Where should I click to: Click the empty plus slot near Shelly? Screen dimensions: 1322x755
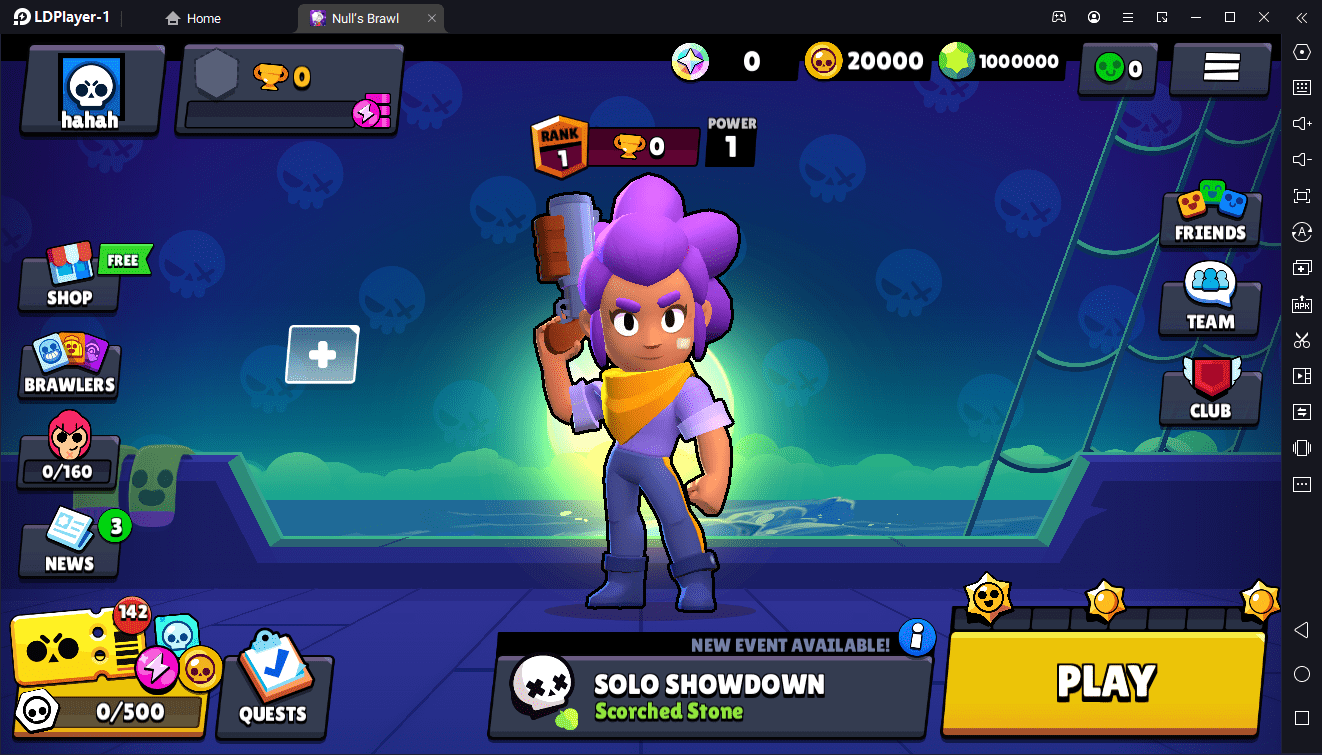(x=322, y=354)
